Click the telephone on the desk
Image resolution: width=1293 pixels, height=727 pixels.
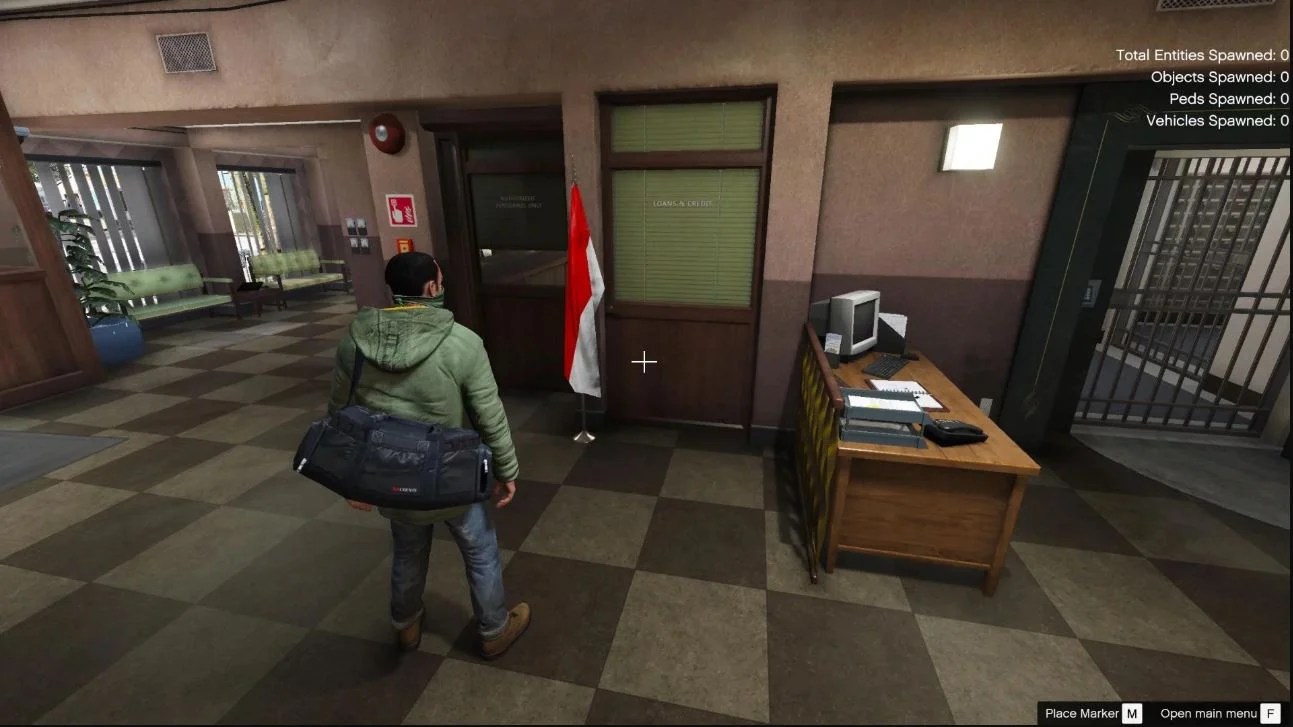point(954,430)
